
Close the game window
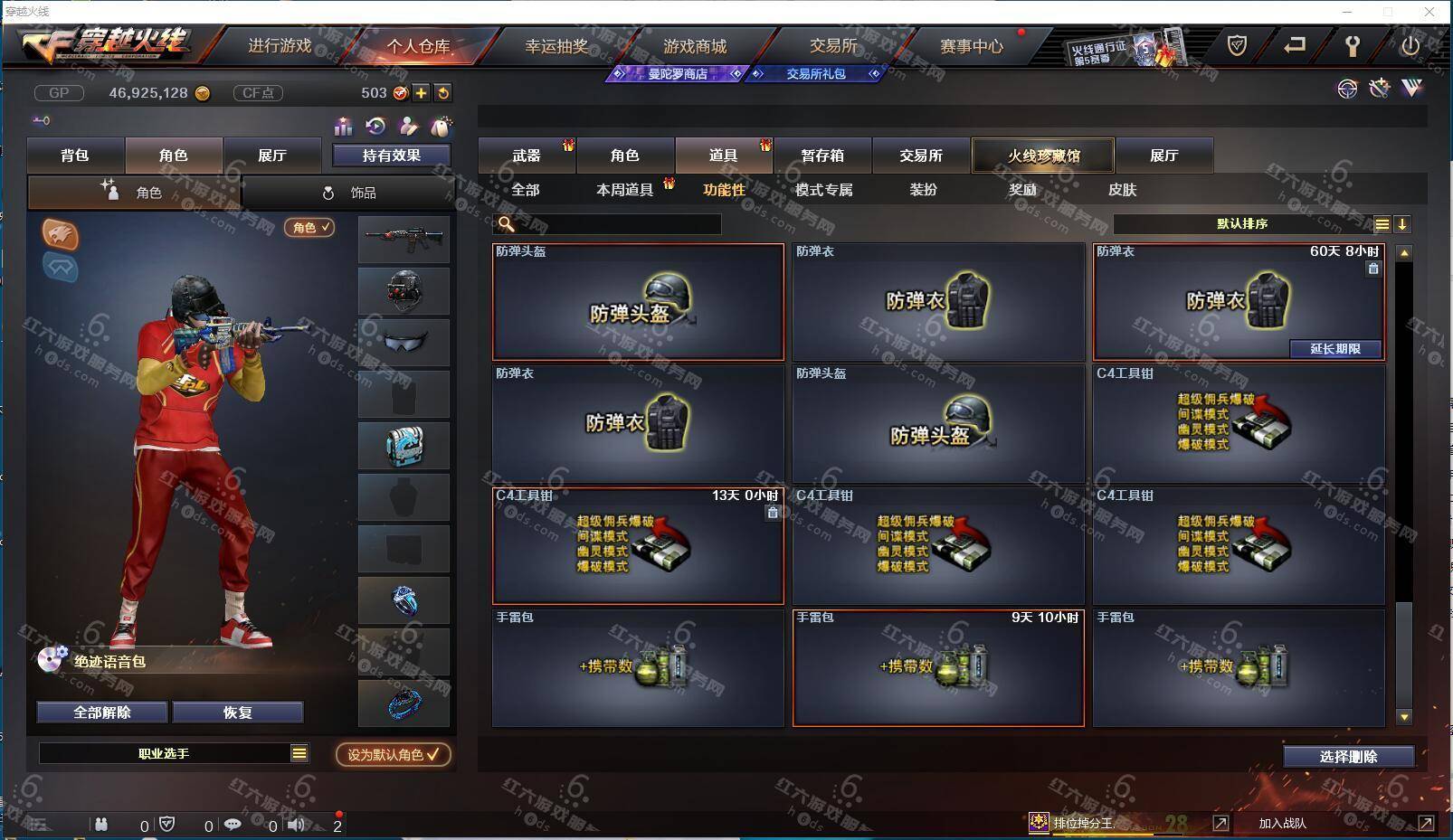point(1429,12)
